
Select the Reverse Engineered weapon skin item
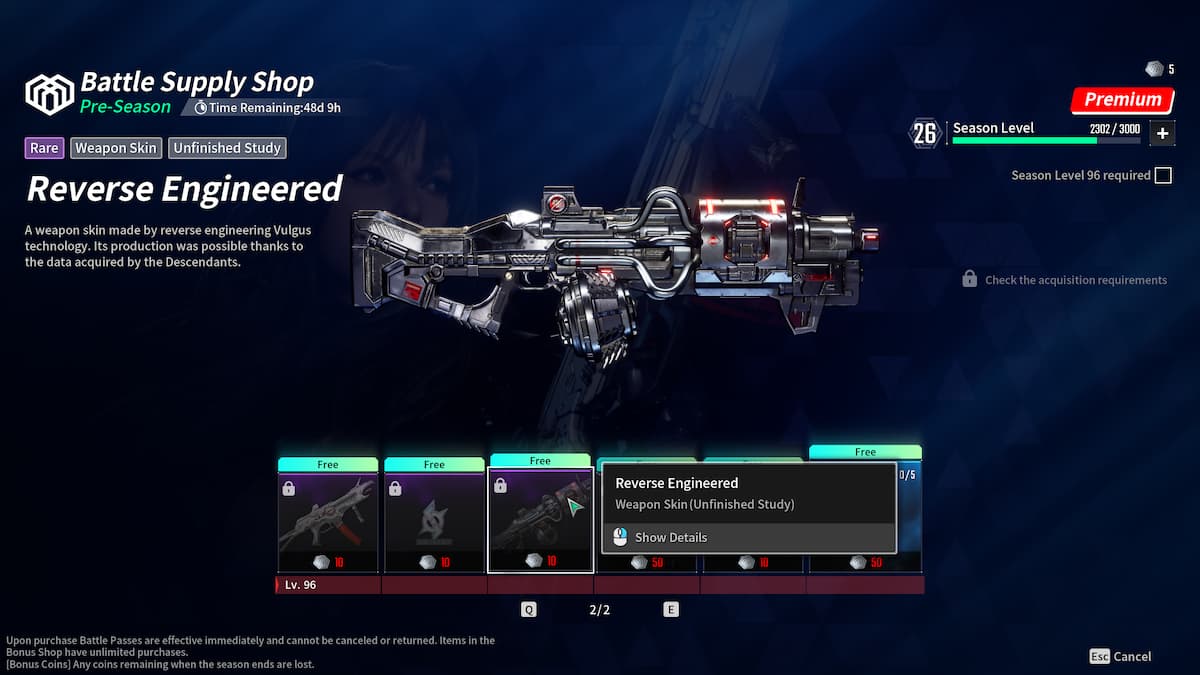click(x=540, y=520)
